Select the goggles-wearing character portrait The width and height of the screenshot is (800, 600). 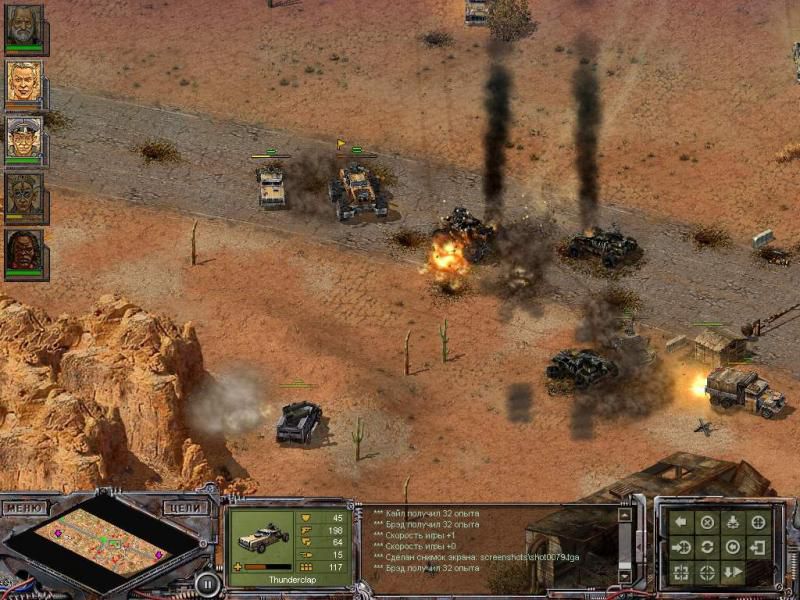[x=24, y=195]
